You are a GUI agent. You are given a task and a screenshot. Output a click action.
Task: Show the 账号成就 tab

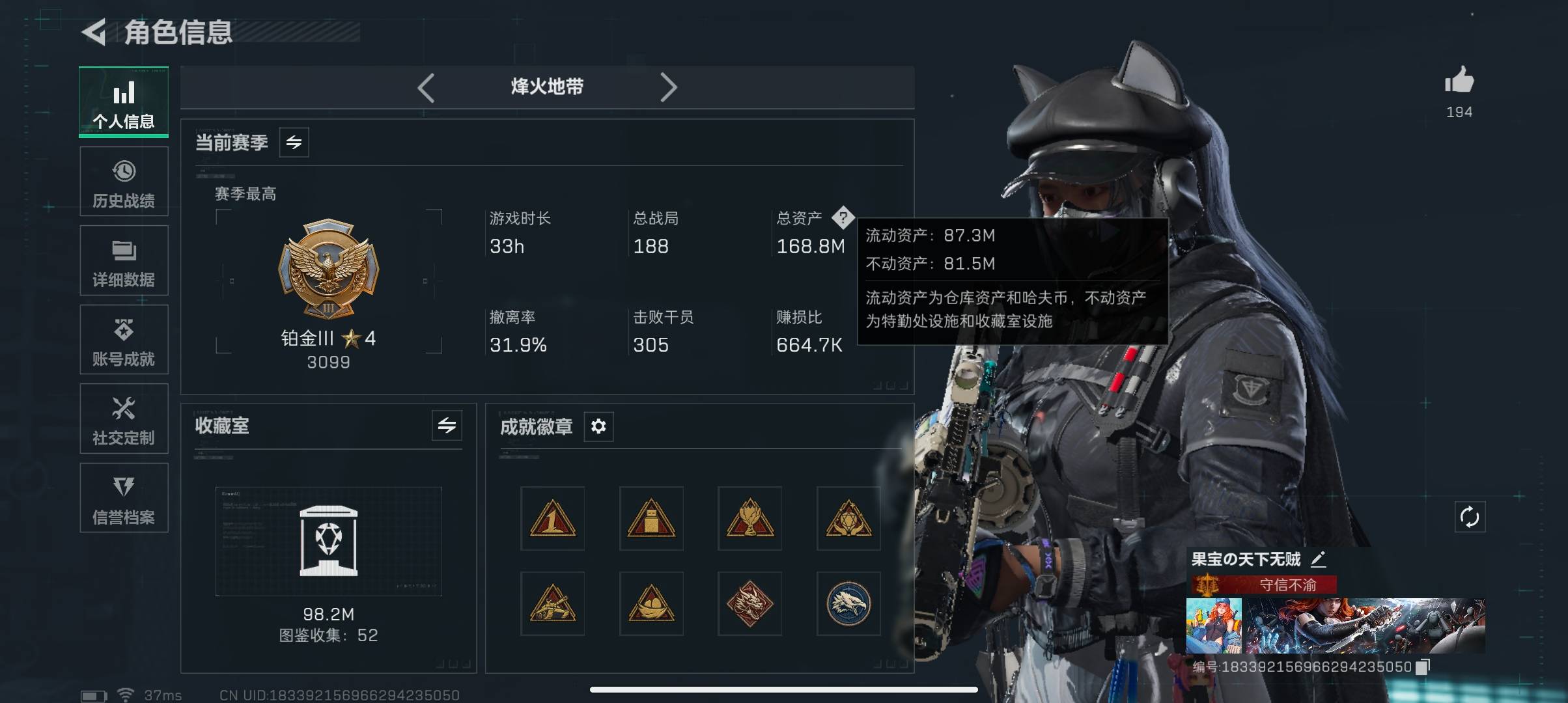(x=124, y=340)
